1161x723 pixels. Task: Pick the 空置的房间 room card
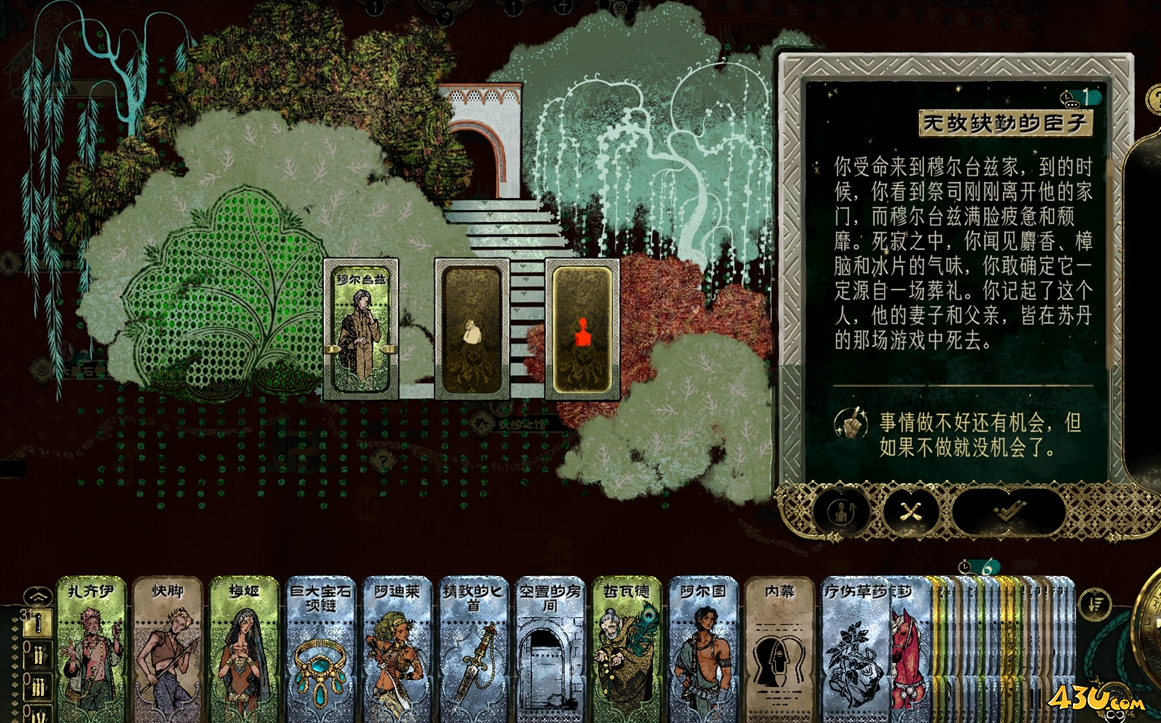pos(549,648)
